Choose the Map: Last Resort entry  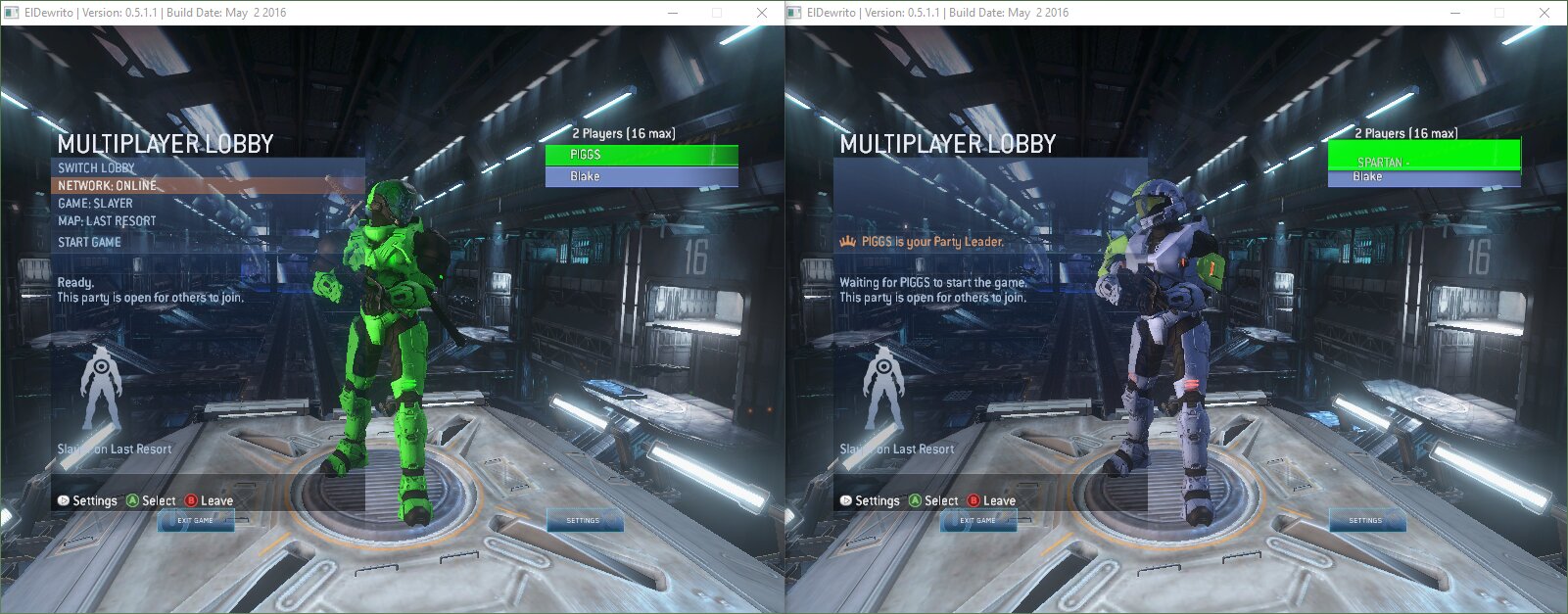click(107, 221)
